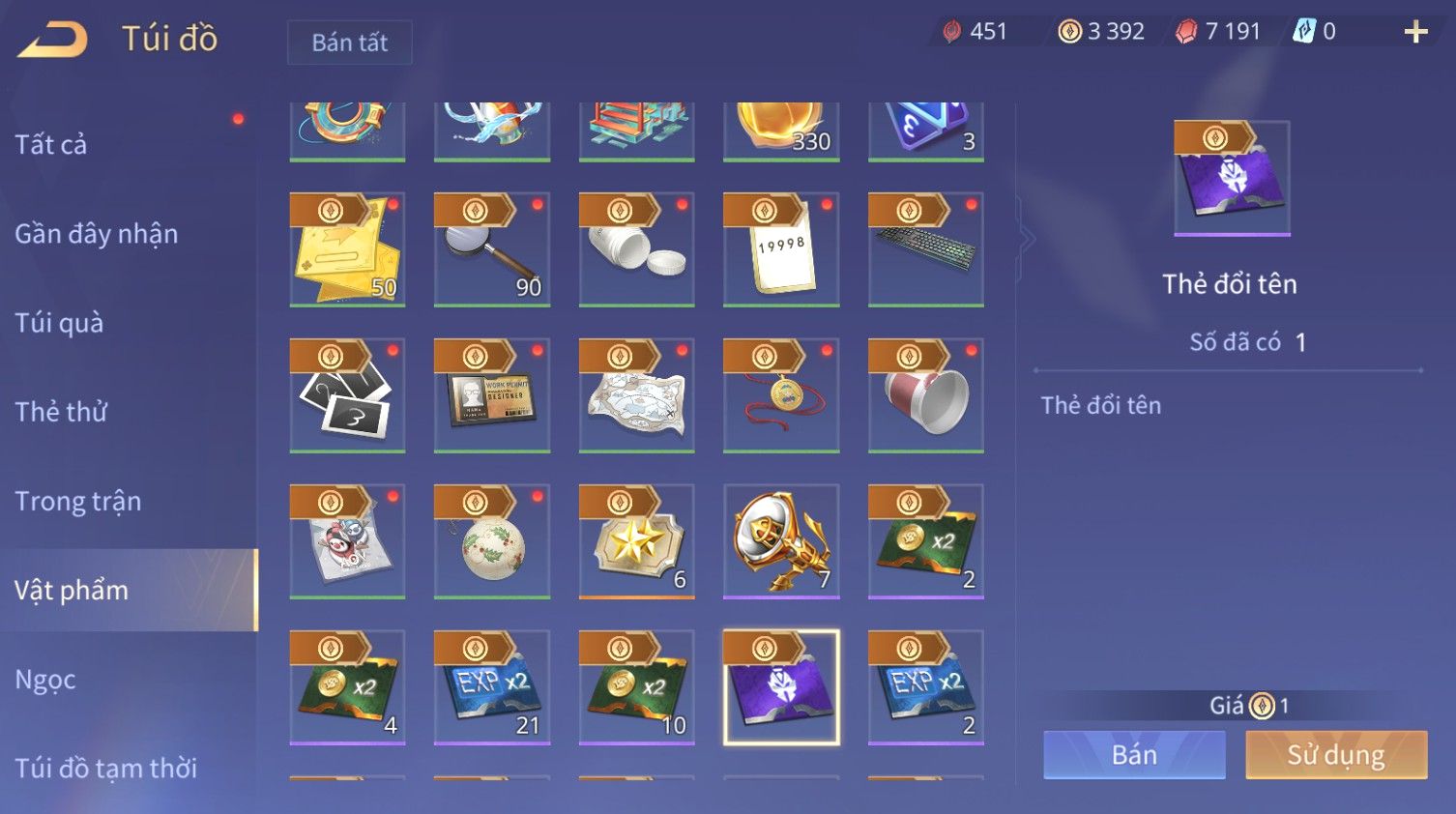Choose the EXP x2 card with 21
1456x814 pixels.
coord(492,687)
